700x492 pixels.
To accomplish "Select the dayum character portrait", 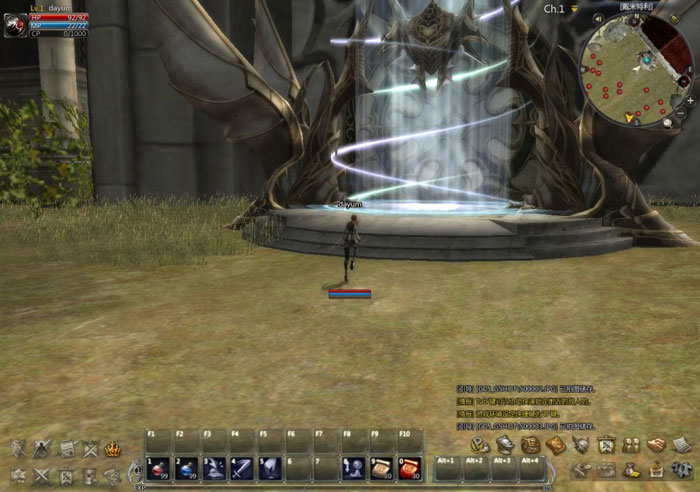I will (x=15, y=25).
